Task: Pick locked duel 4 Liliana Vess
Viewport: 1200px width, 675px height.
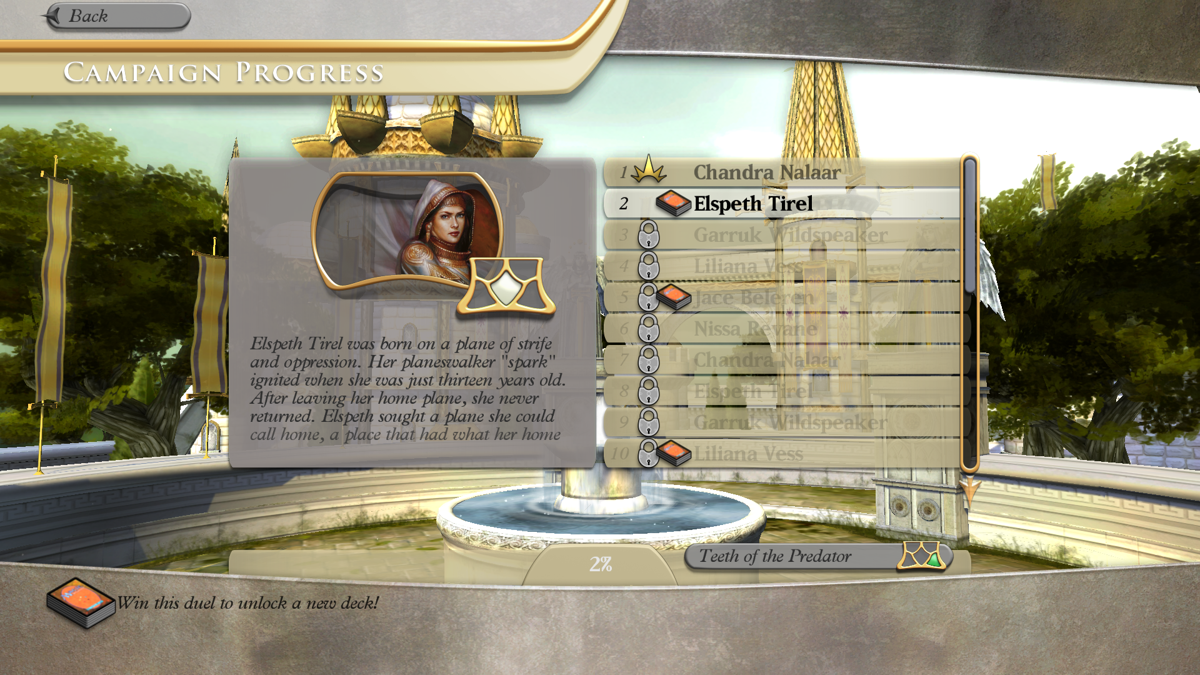Action: (x=781, y=267)
